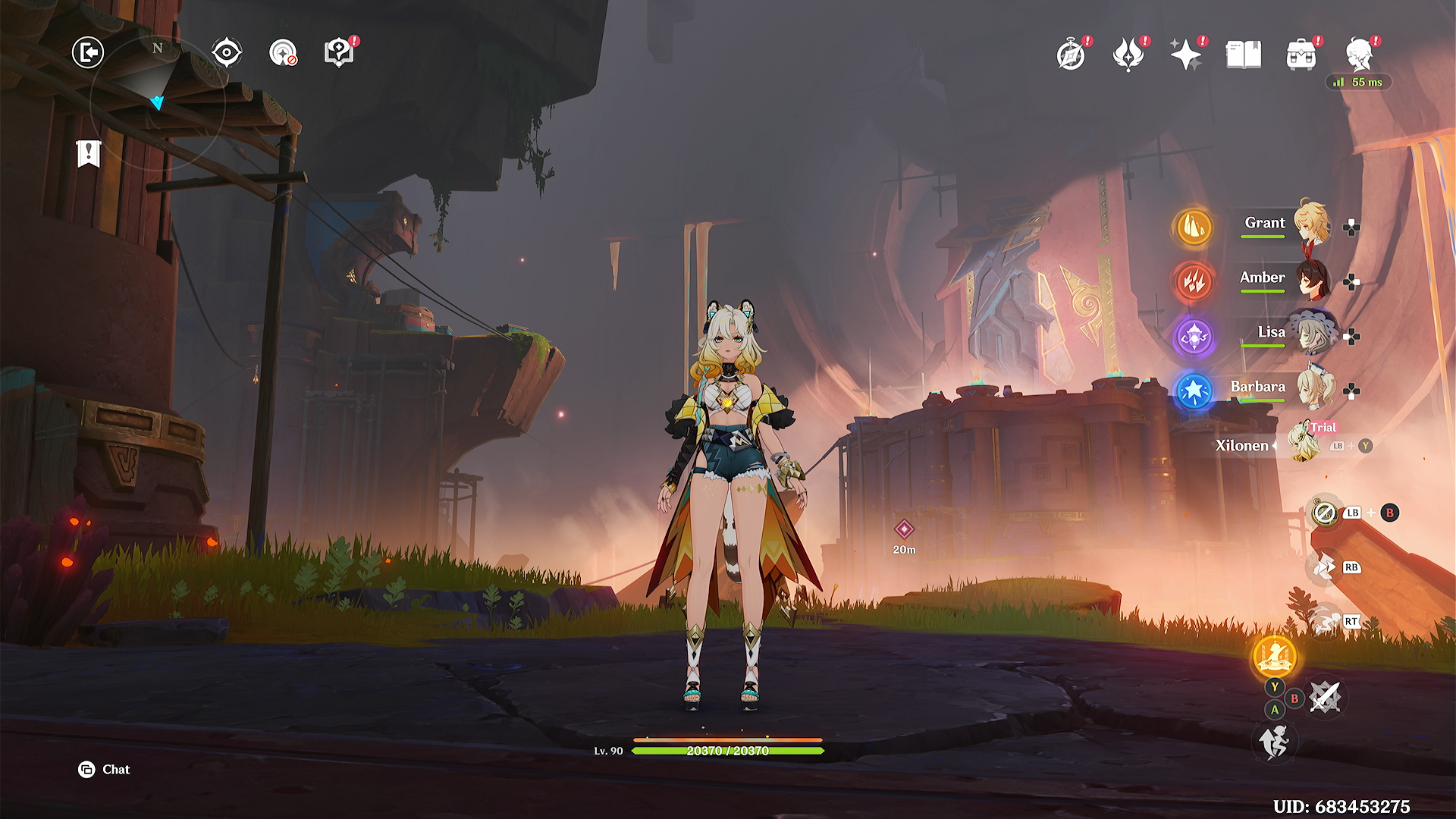Open the Paimon character menu icon

tap(1359, 55)
